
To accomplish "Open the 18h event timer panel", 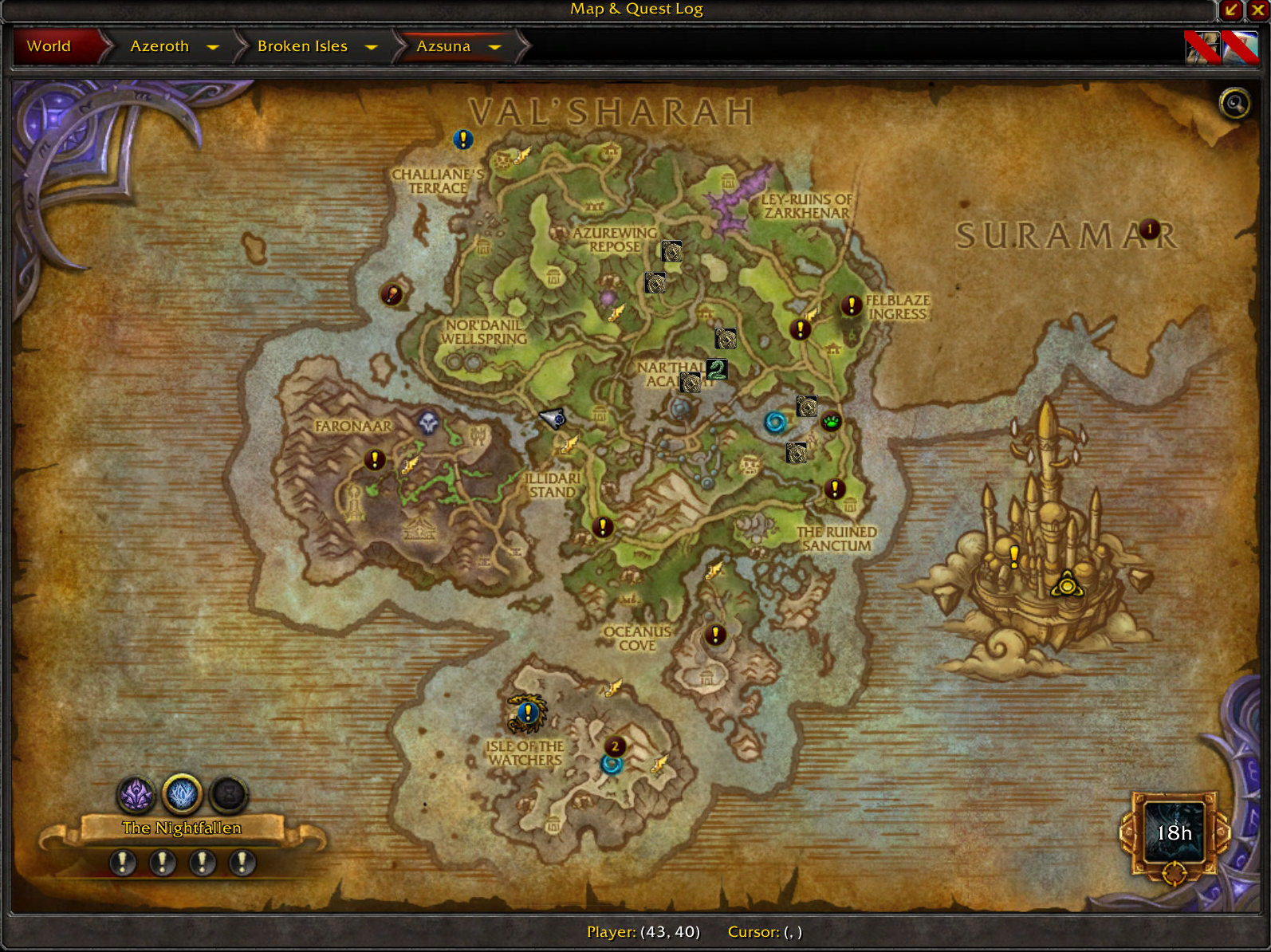I will 1174,834.
